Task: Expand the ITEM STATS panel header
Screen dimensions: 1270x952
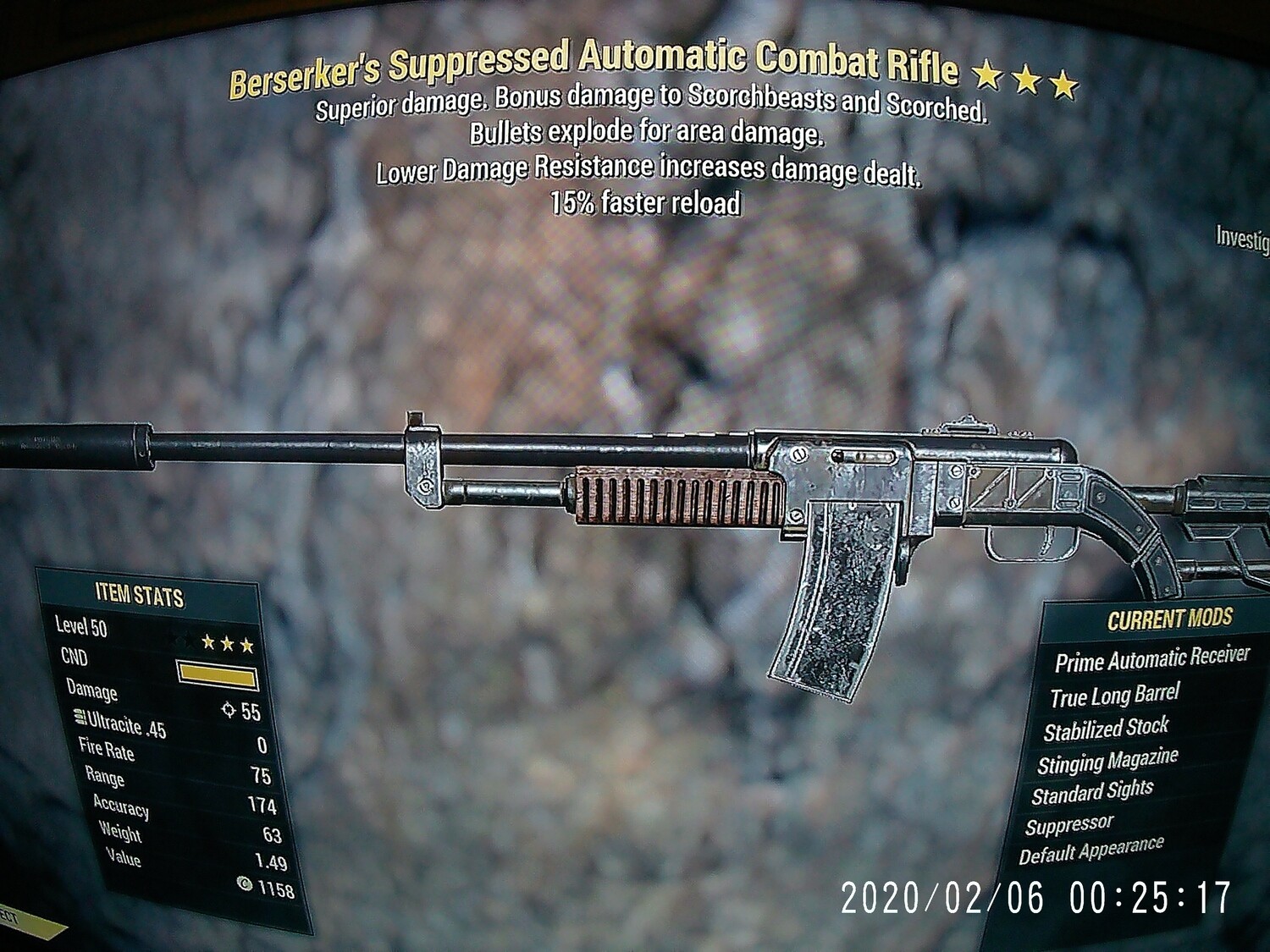Action: (141, 595)
